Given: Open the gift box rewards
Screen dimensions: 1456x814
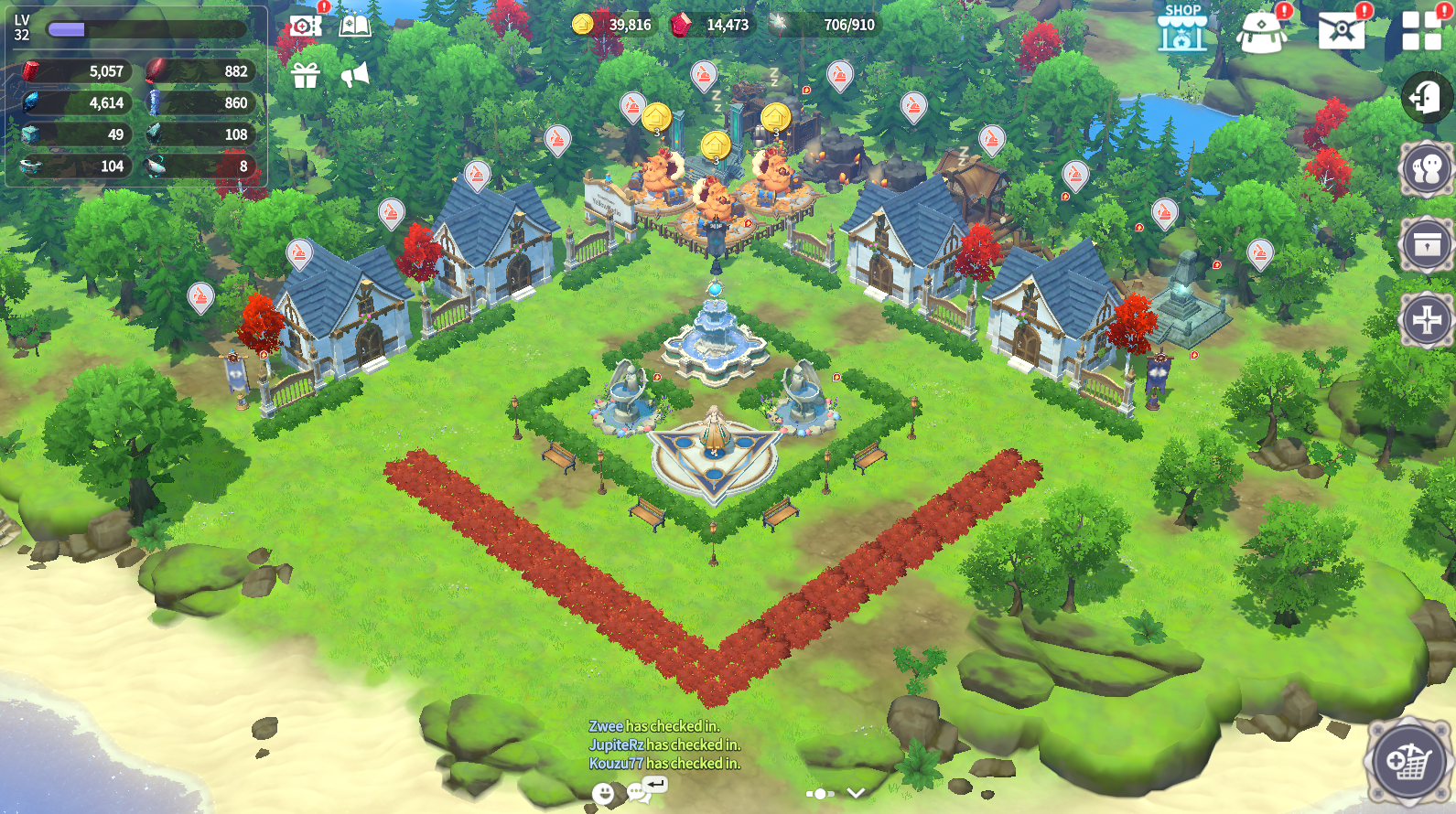Looking at the screenshot, I should click(306, 75).
